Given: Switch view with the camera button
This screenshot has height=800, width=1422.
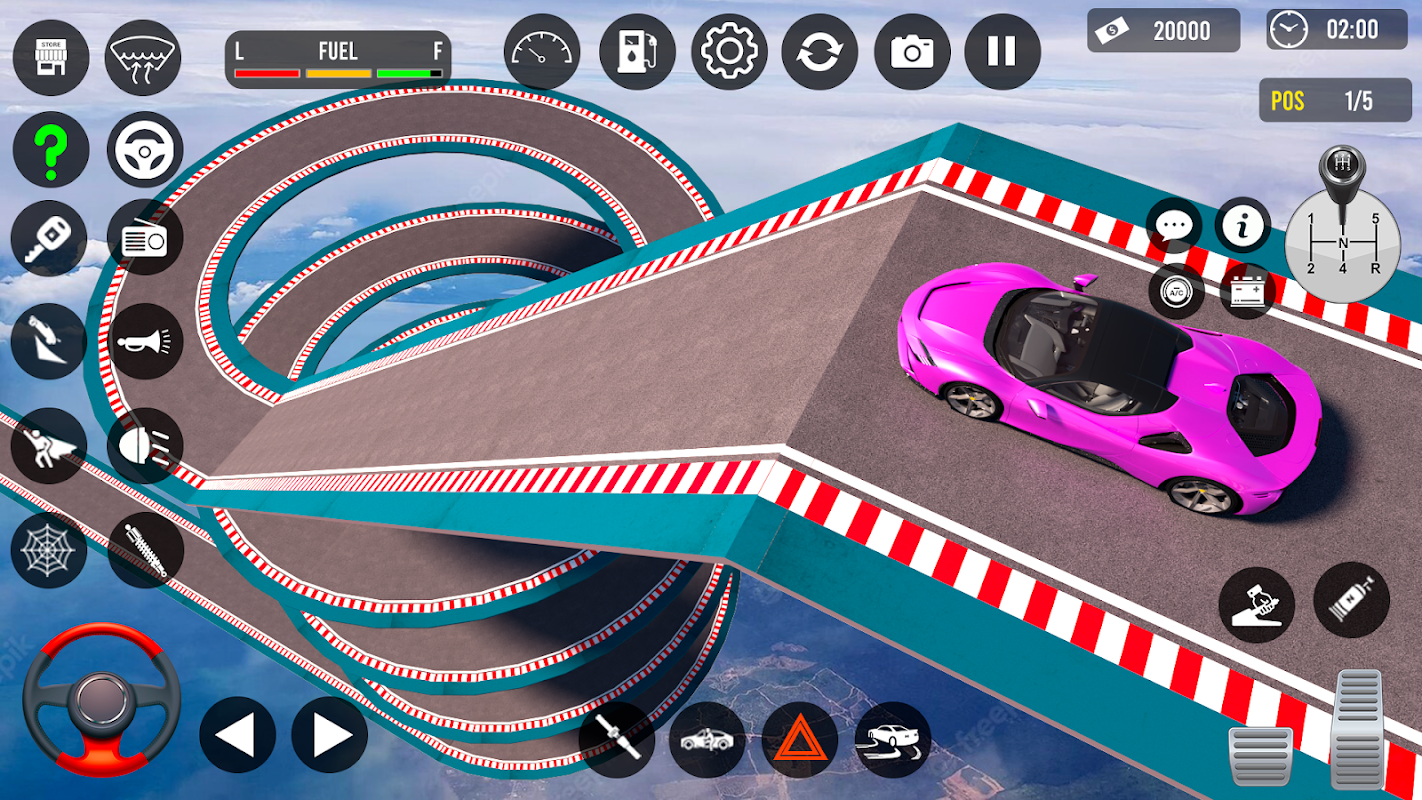Looking at the screenshot, I should click(912, 52).
